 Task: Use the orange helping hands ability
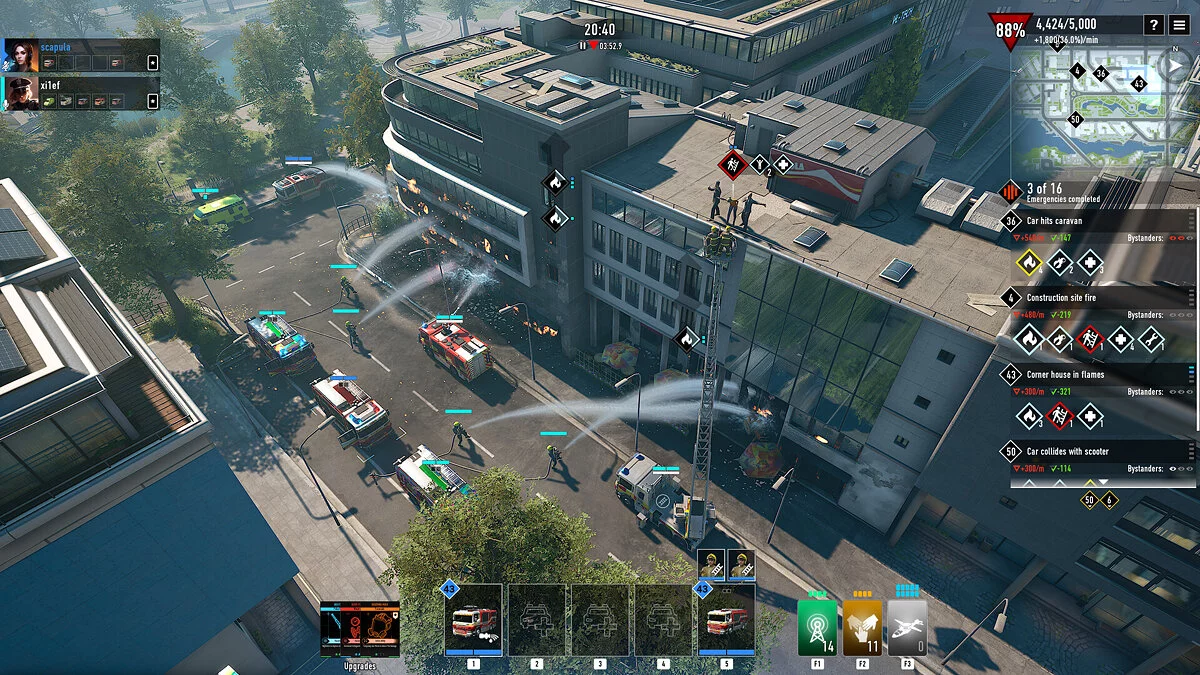tap(863, 627)
